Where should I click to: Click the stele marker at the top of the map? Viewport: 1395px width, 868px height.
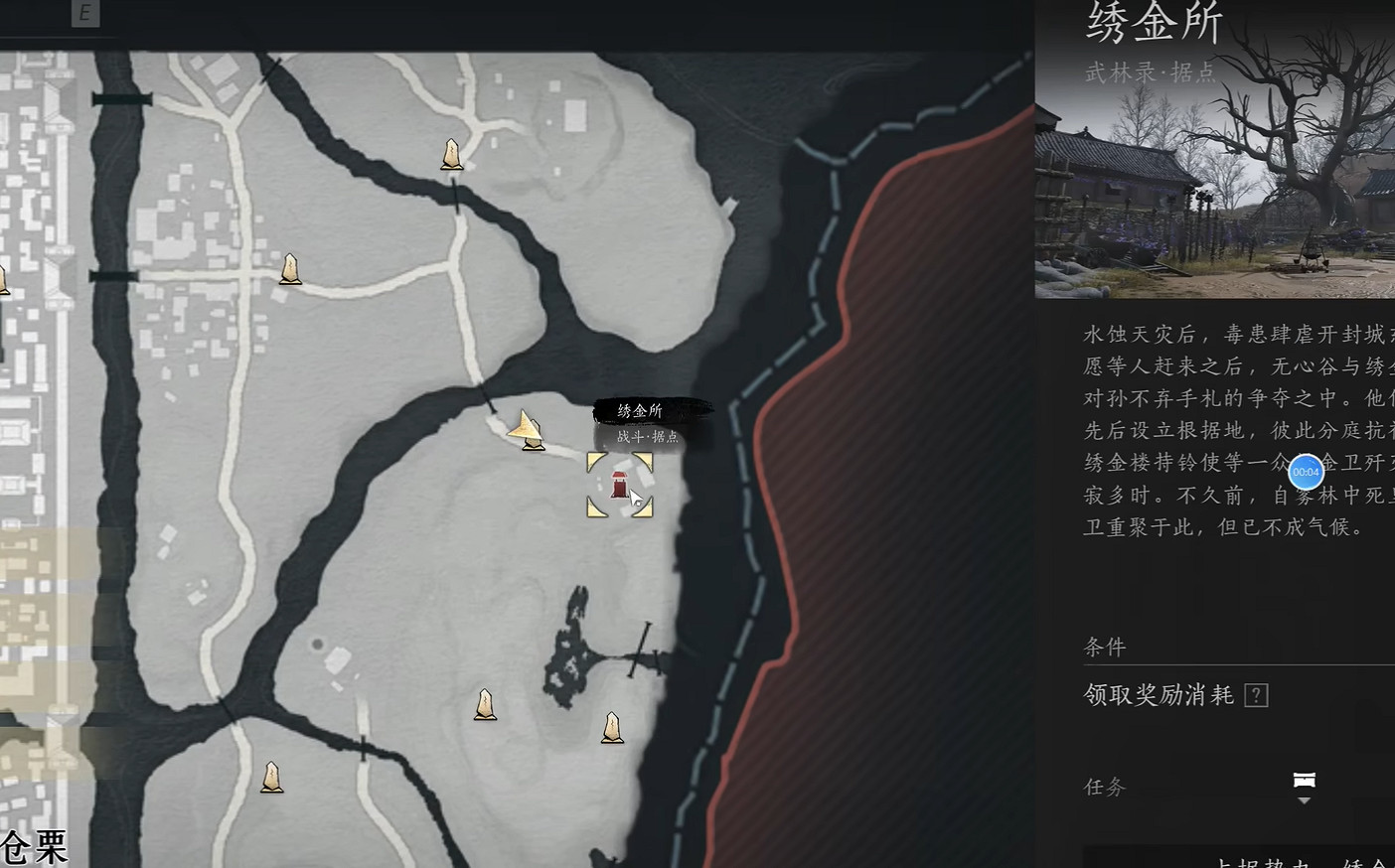click(x=452, y=154)
